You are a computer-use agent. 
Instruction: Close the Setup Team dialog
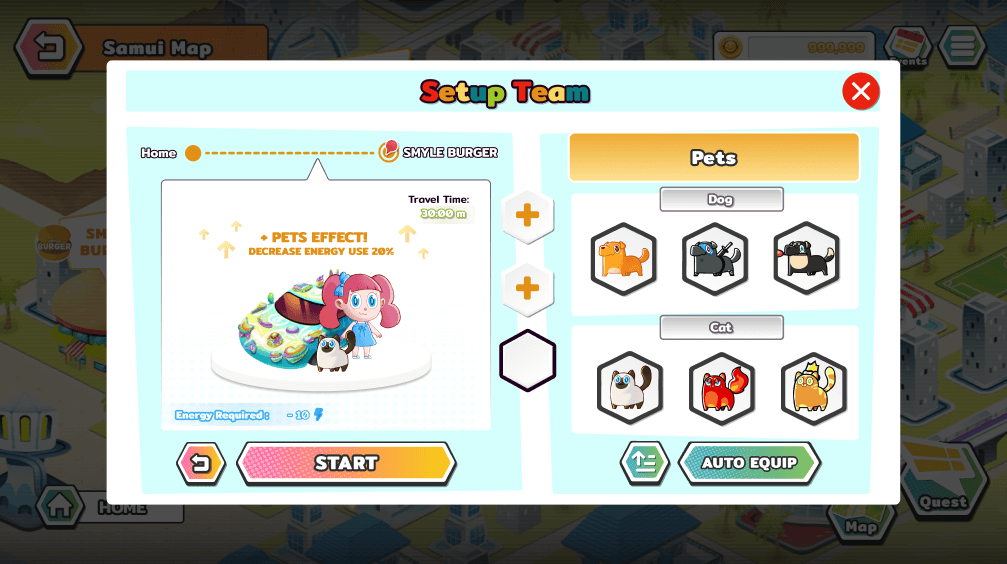860,91
